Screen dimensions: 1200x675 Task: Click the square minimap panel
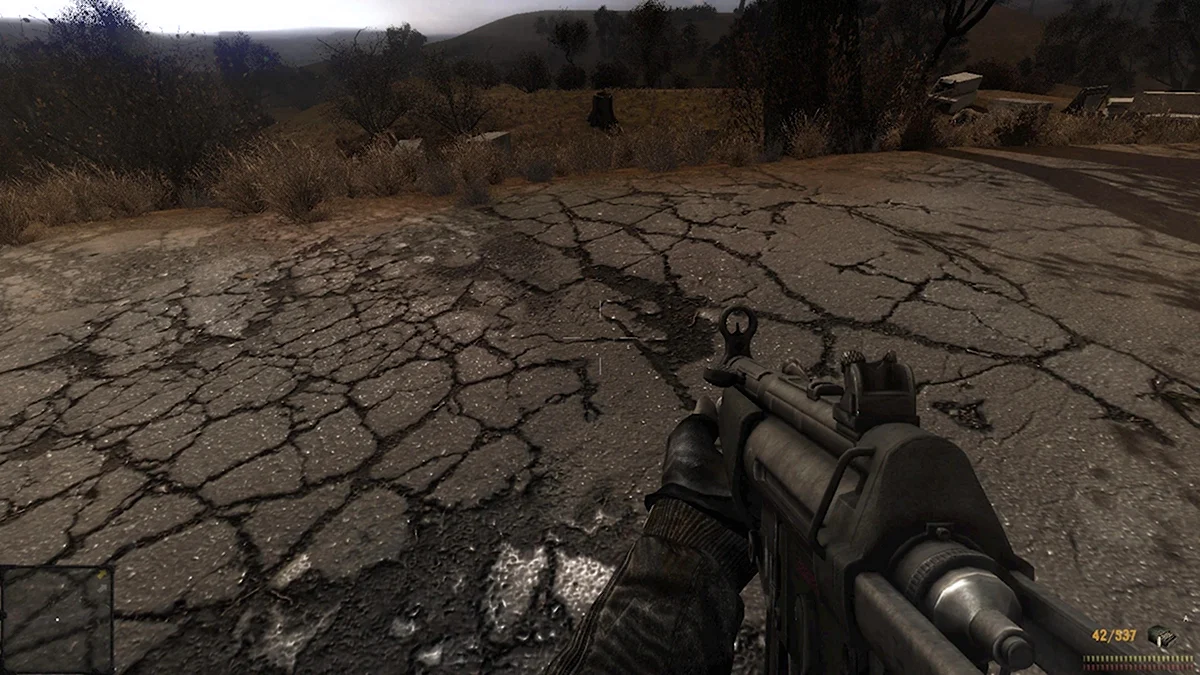[x=56, y=620]
